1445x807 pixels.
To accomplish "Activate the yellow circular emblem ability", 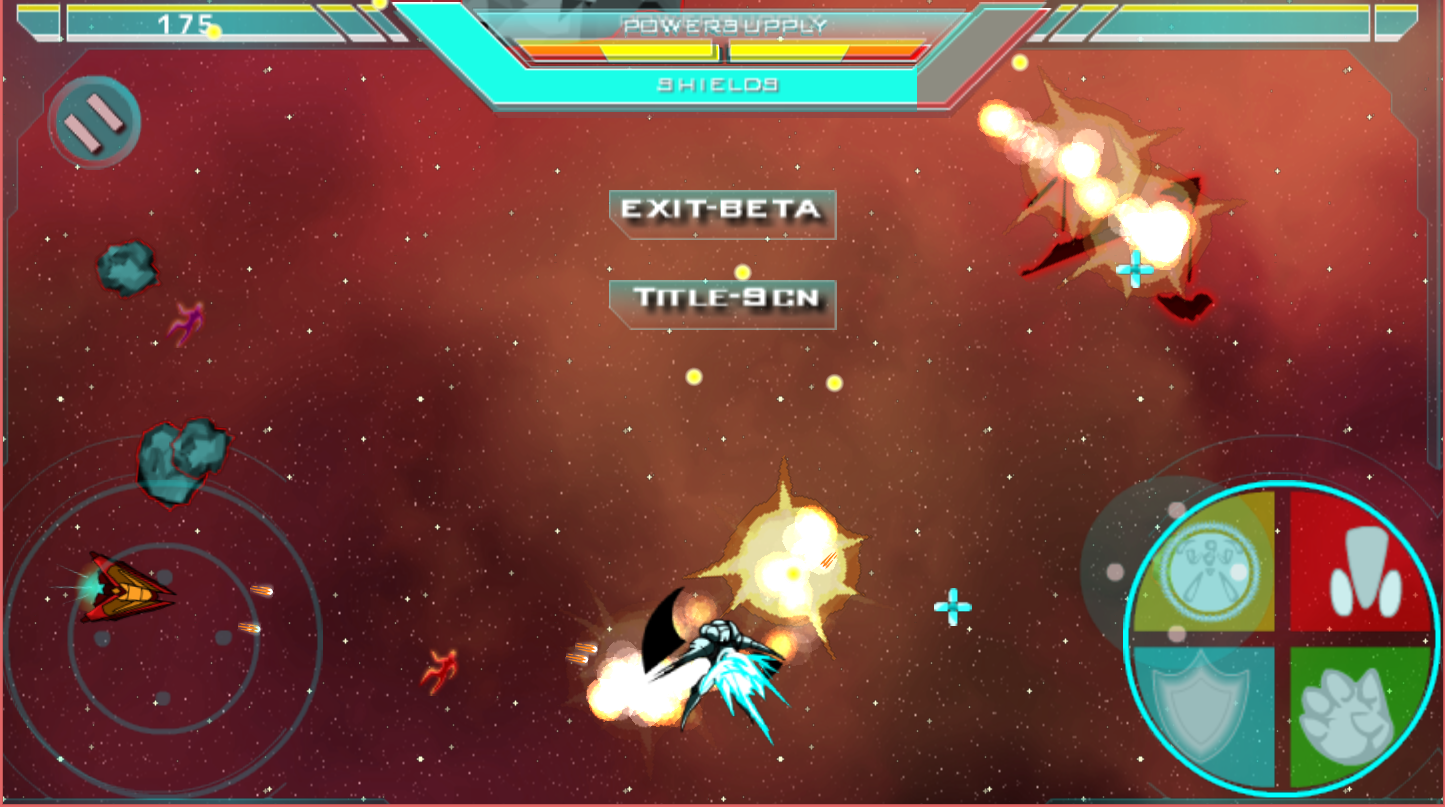I will point(1210,565).
